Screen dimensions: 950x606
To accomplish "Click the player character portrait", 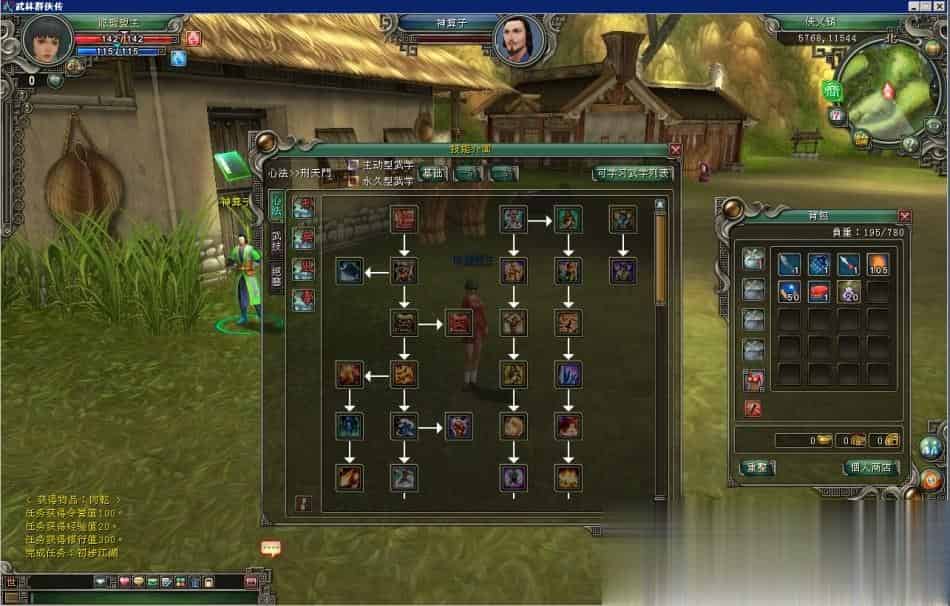I will 48,40.
